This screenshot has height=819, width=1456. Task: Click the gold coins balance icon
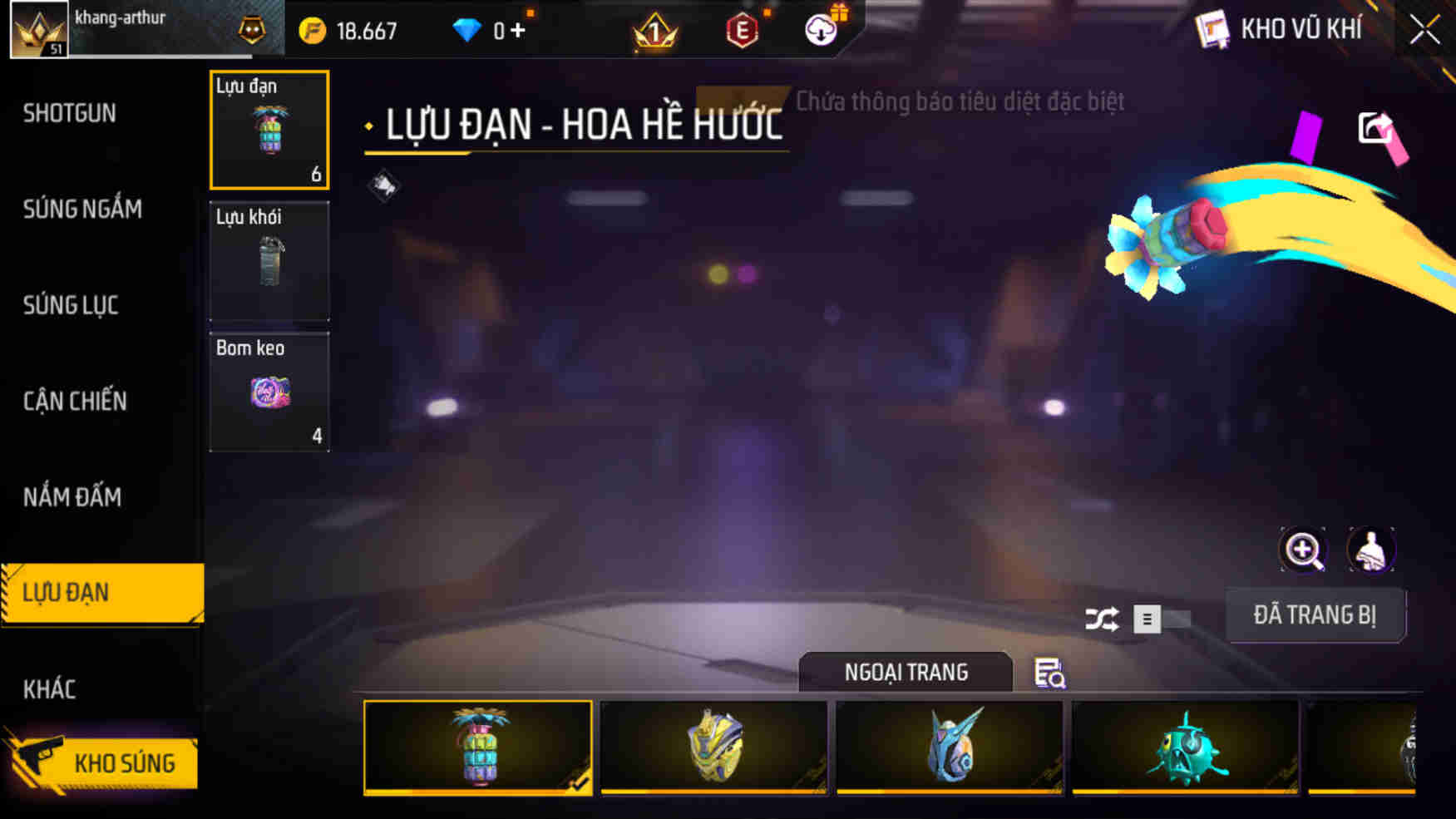pos(313,30)
